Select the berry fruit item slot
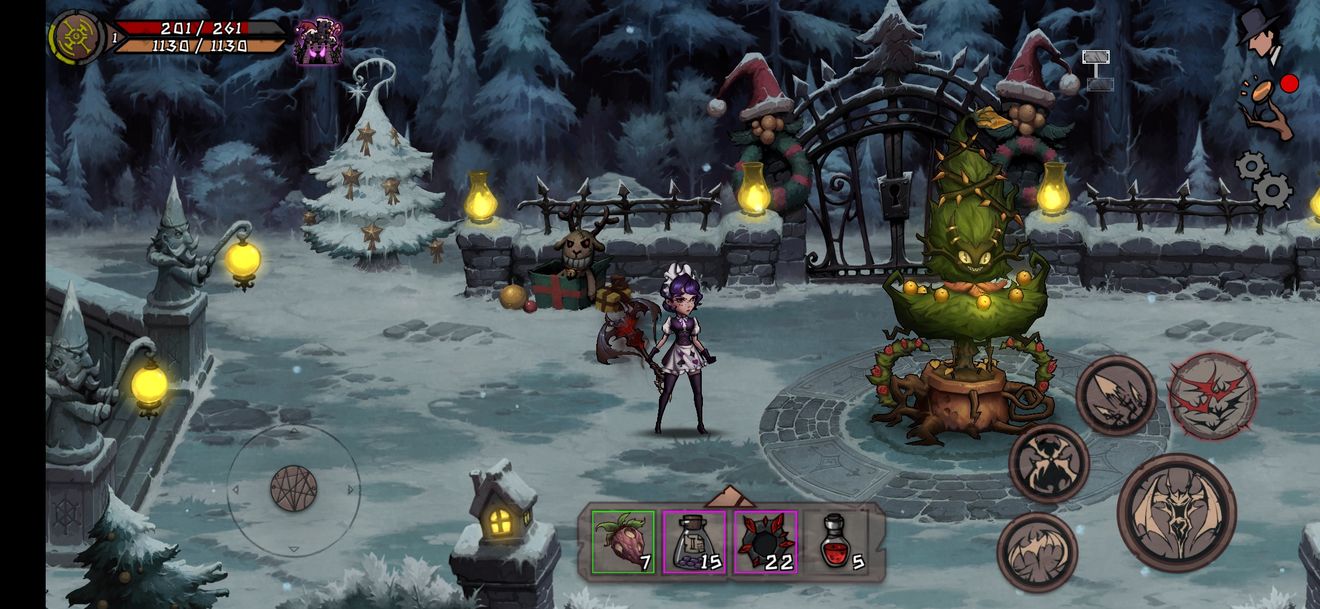Screen dimensions: 1320x609 pos(623,542)
